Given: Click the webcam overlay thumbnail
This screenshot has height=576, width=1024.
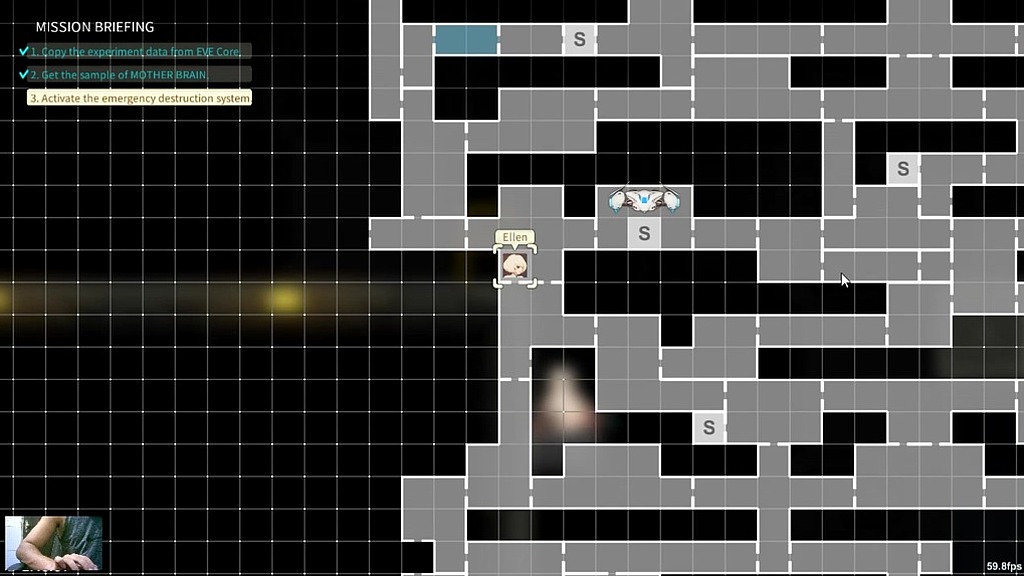Looking at the screenshot, I should (53, 543).
